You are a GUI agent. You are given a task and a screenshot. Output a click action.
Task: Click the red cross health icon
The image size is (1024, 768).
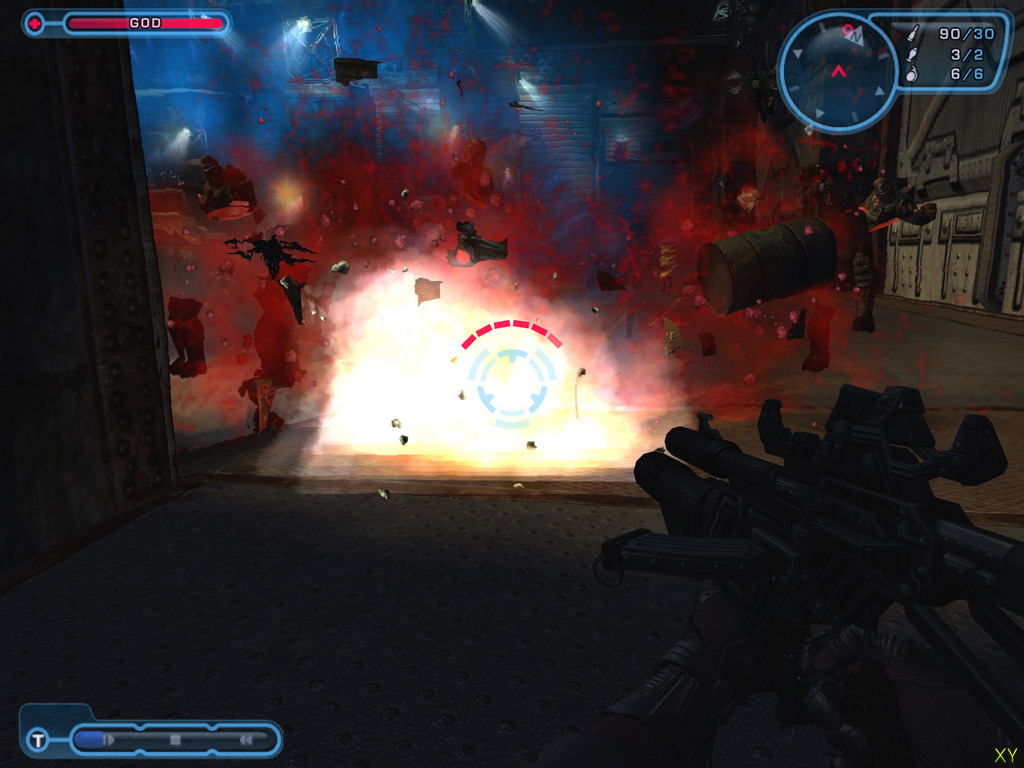[35, 23]
